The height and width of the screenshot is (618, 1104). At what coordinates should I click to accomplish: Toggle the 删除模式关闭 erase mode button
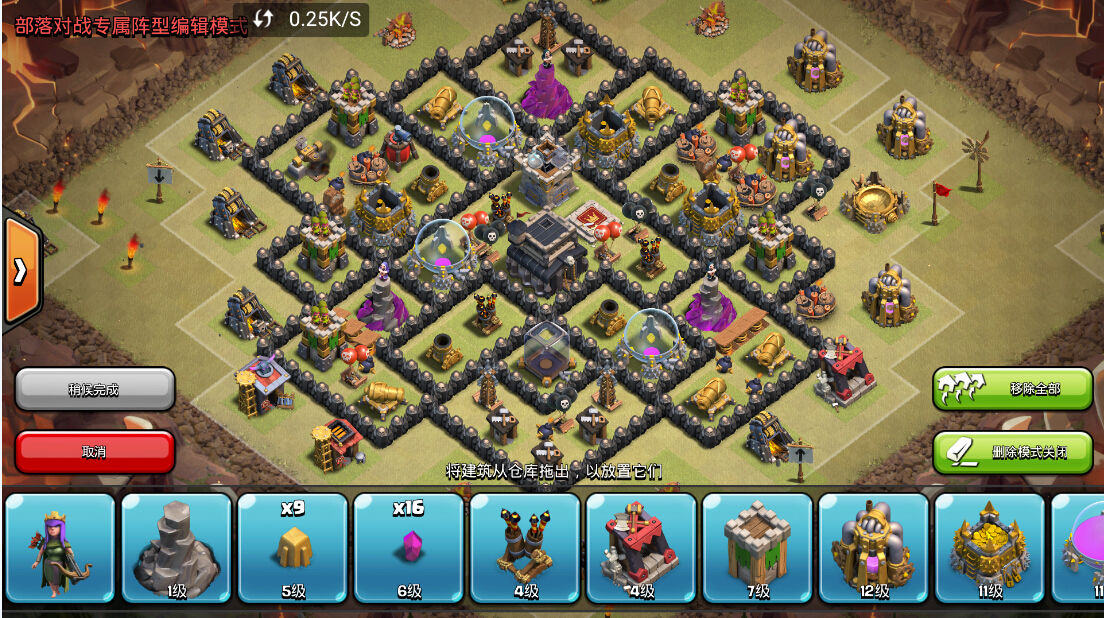click(x=1012, y=452)
